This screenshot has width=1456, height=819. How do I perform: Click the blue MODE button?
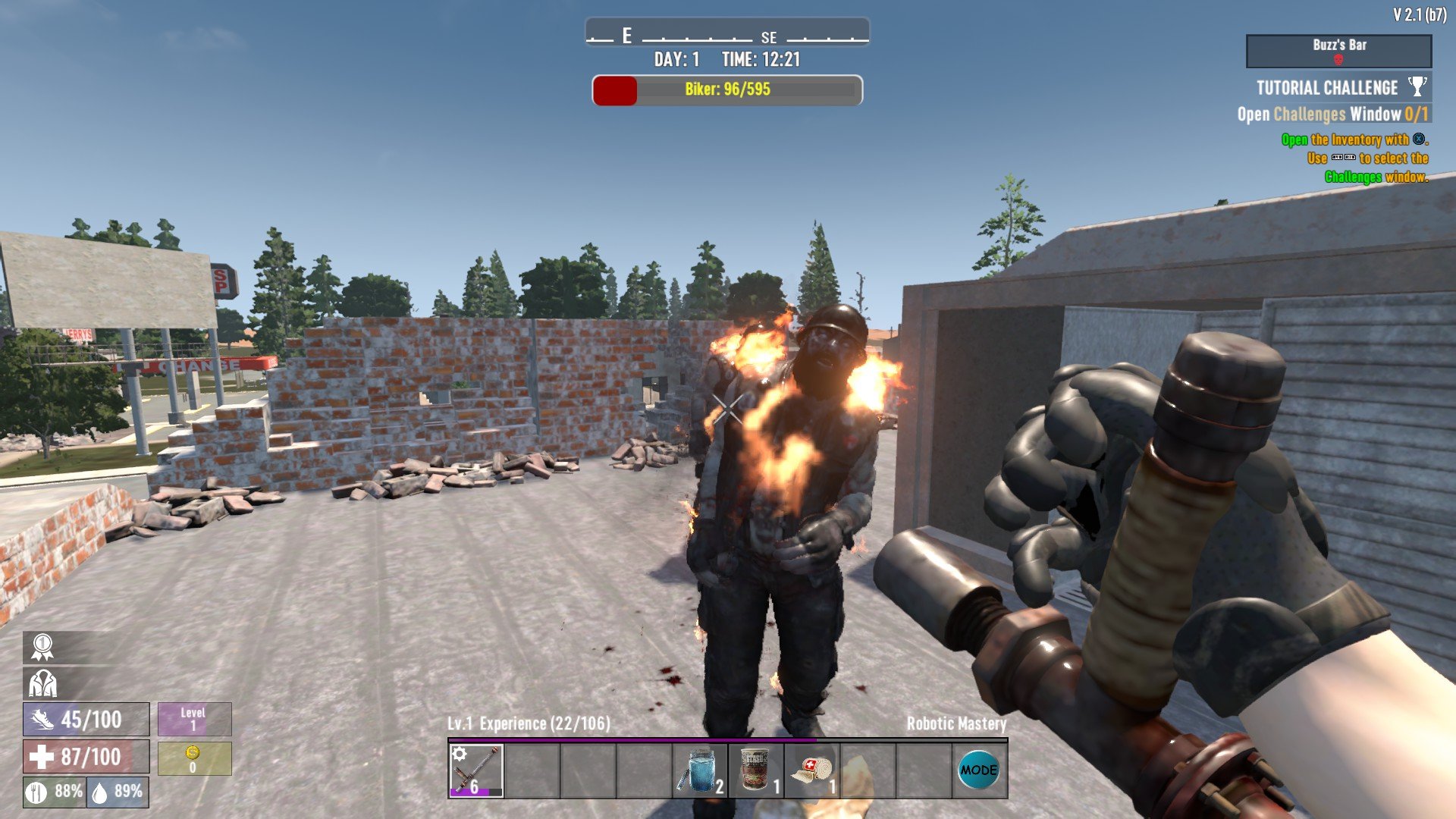click(978, 770)
